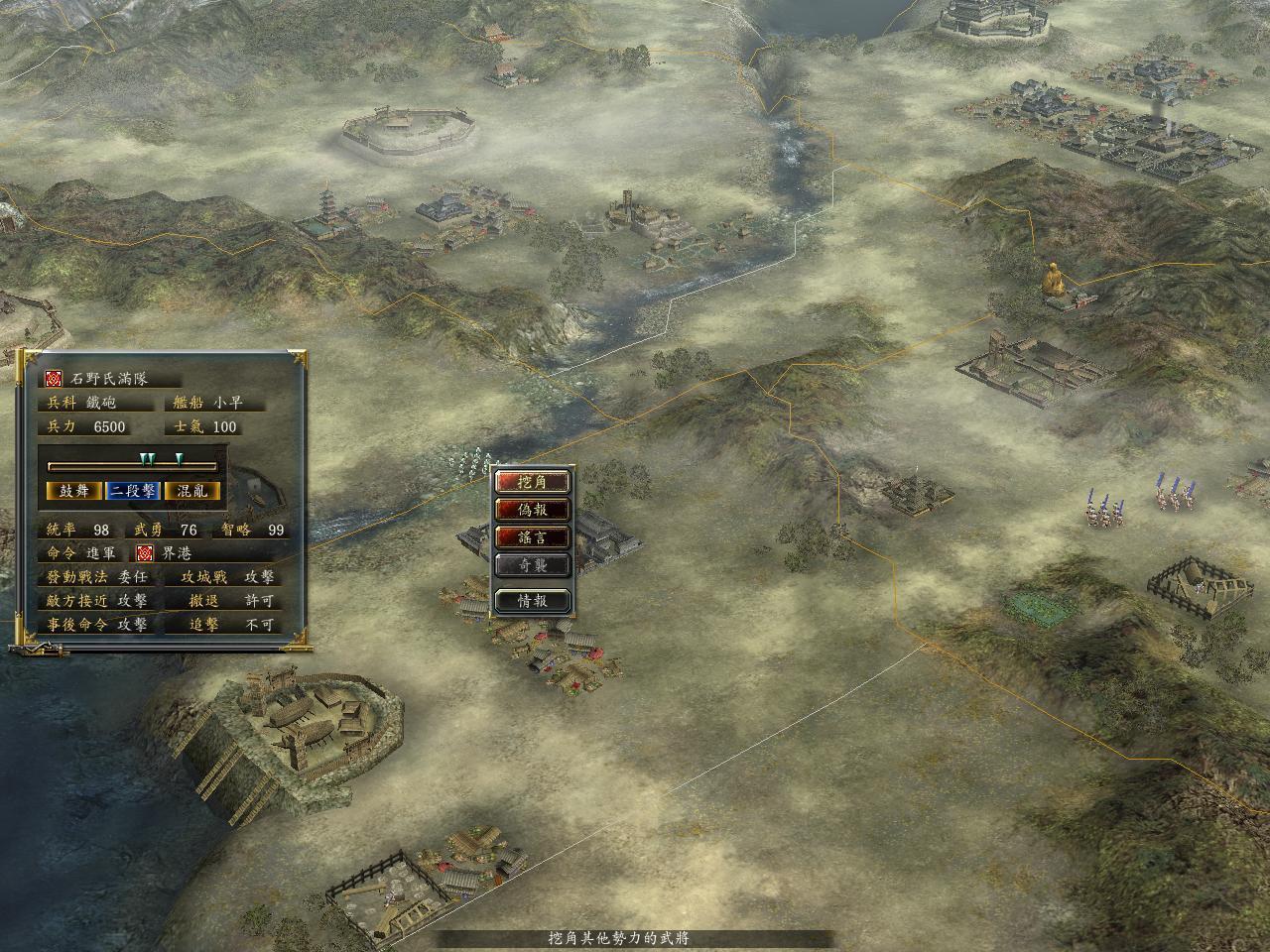Choose 挖角 to recruit an enemy officer
This screenshot has width=1270, height=952.
[533, 482]
